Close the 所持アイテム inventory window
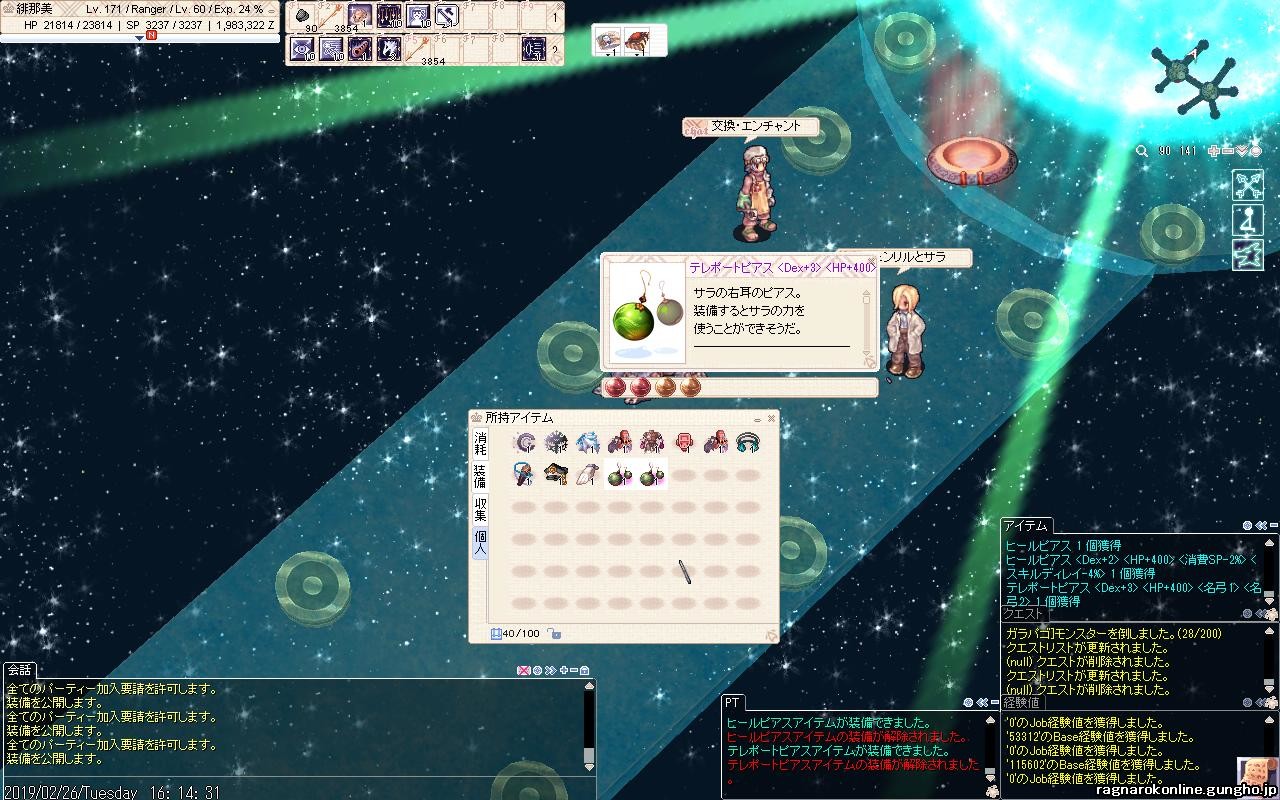 tap(771, 418)
